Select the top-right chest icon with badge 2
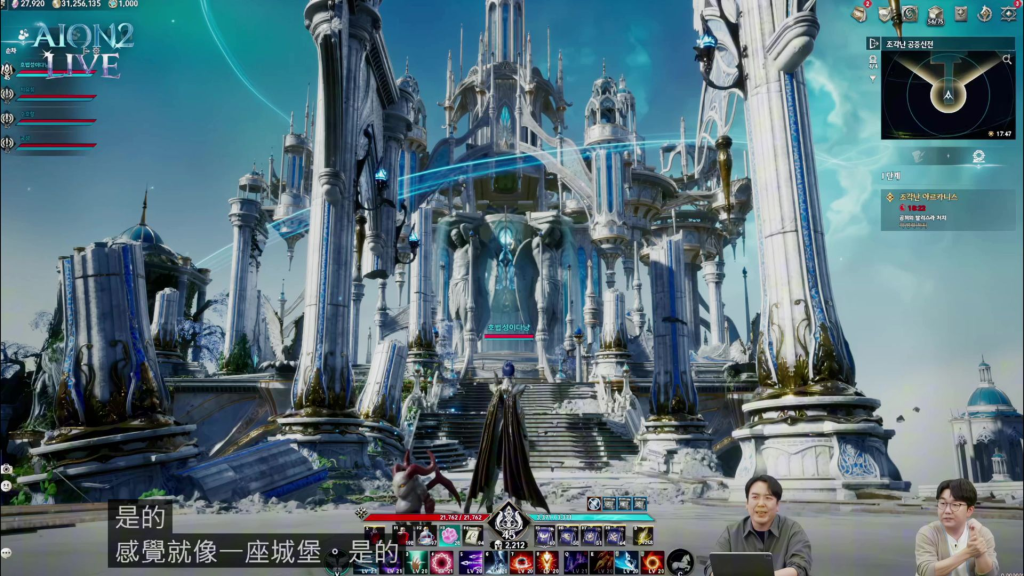This screenshot has width=1024, height=576. tap(860, 14)
